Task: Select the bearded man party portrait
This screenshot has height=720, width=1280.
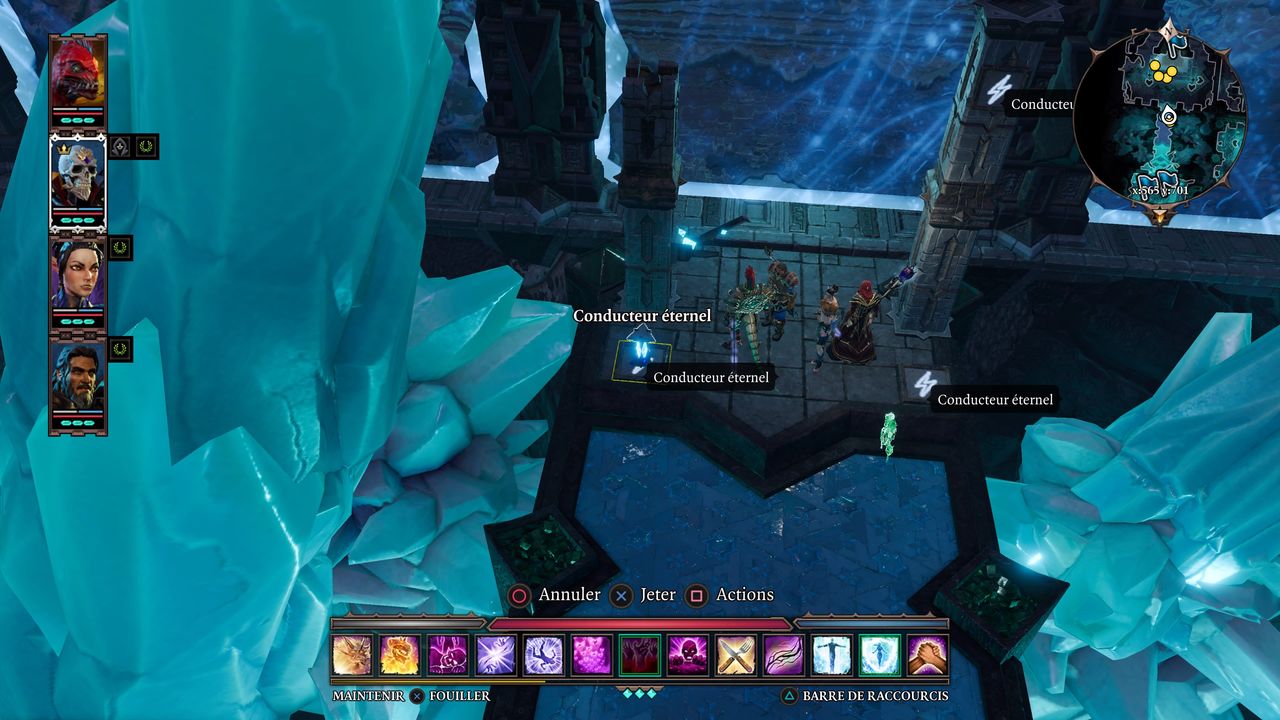Action: (78, 376)
